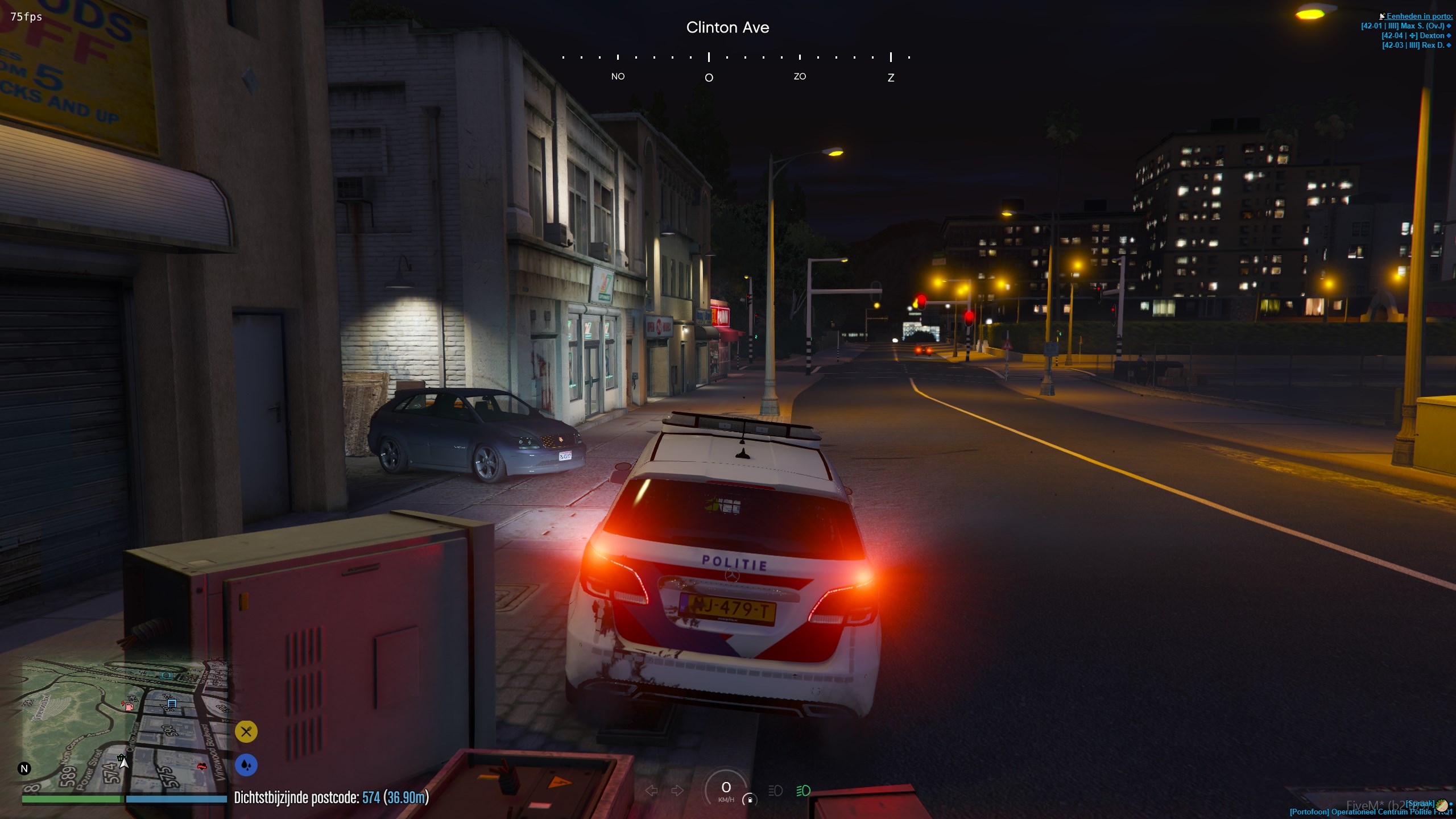This screenshot has height=819, width=1456.
Task: Click the red car marker on the minimap
Action: [x=202, y=767]
